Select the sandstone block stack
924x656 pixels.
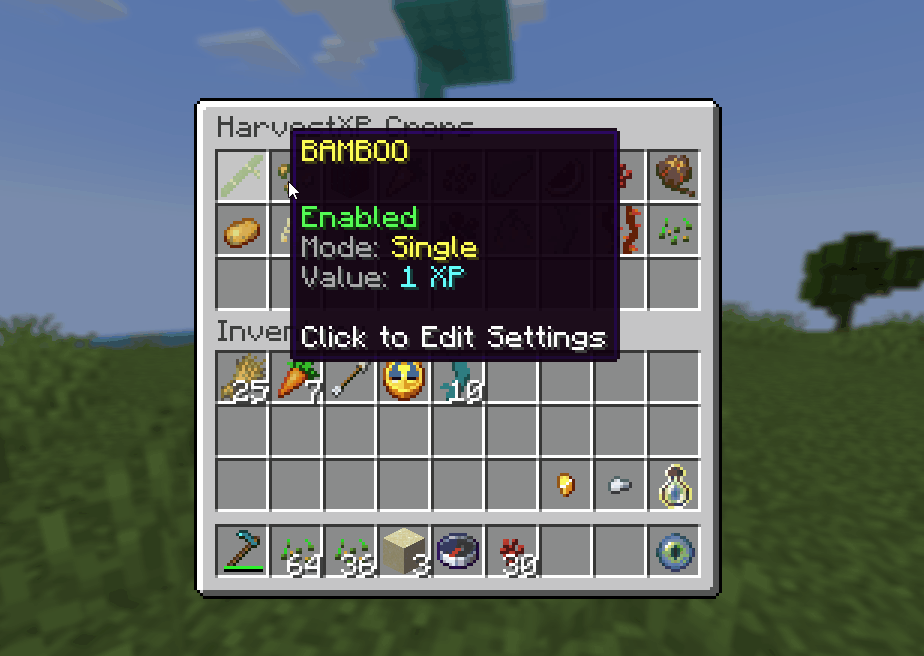click(405, 551)
